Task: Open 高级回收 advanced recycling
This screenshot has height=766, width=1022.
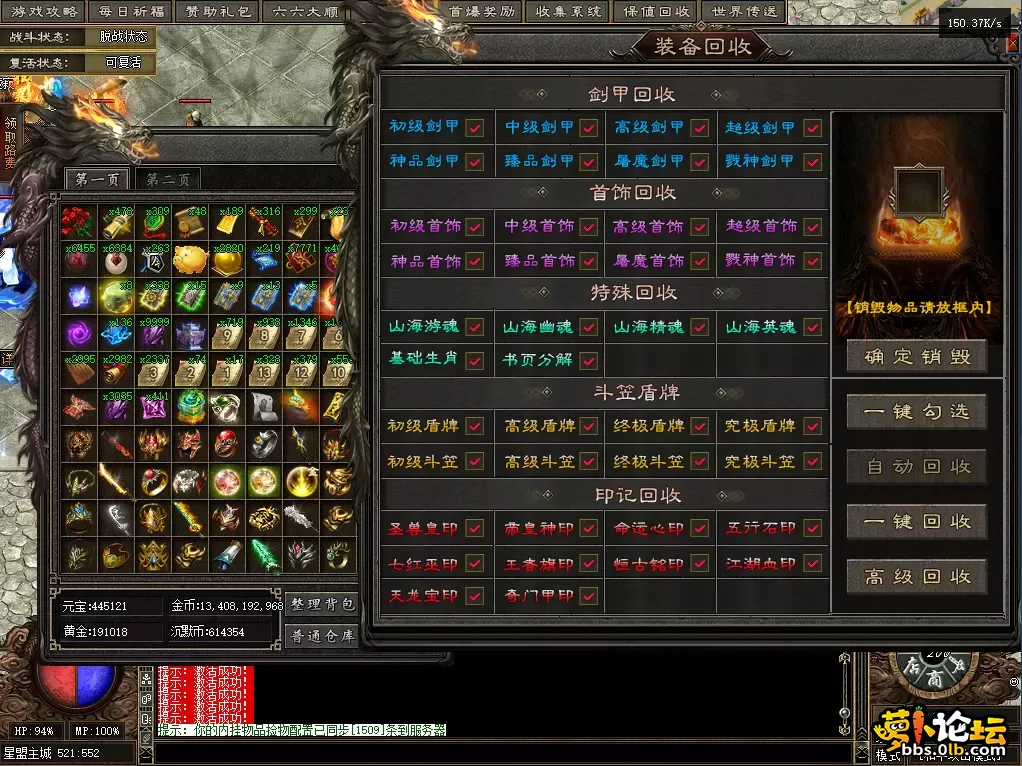Action: [917, 576]
